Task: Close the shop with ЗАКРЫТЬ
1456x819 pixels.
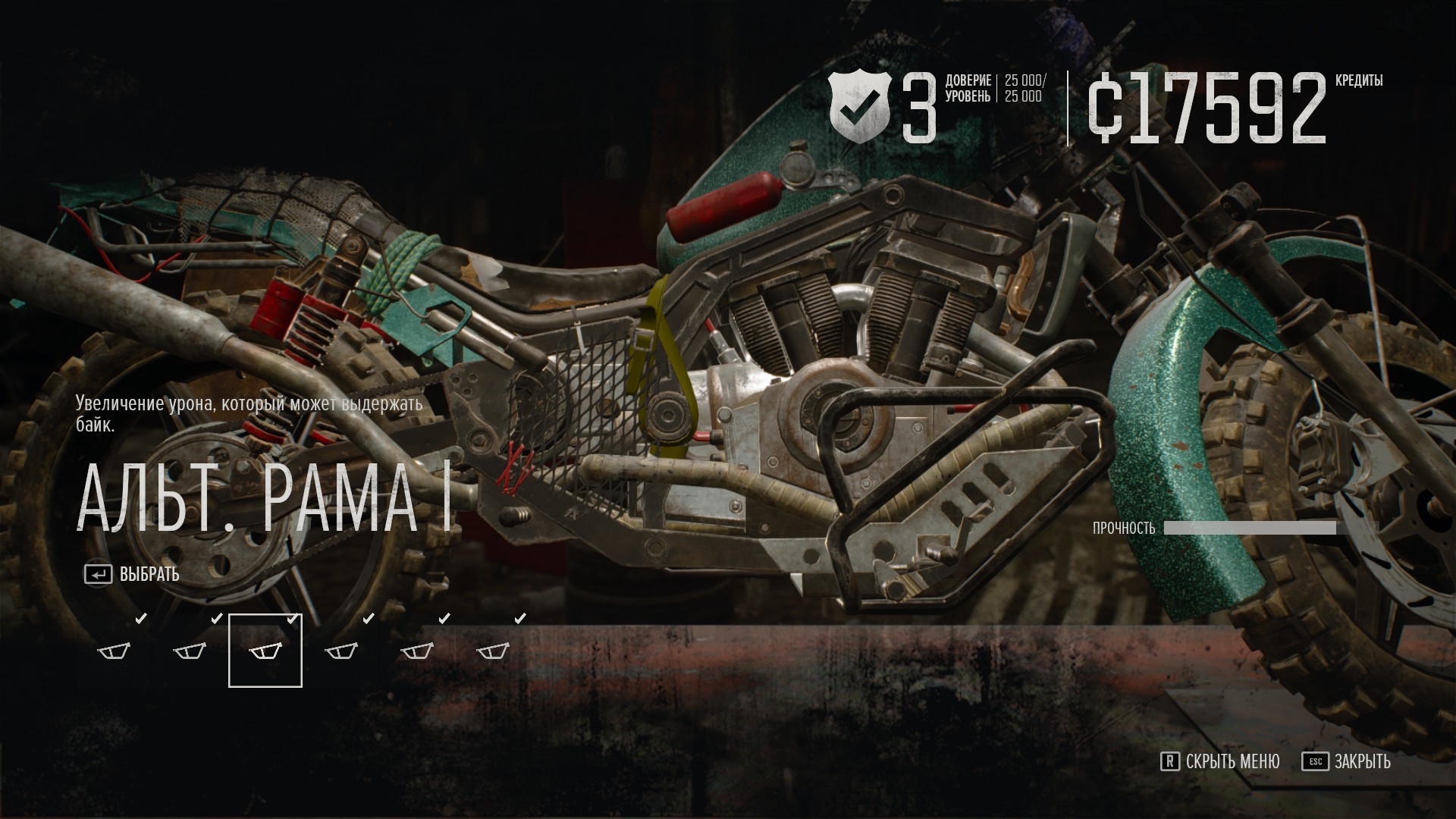Action: pos(1347,761)
